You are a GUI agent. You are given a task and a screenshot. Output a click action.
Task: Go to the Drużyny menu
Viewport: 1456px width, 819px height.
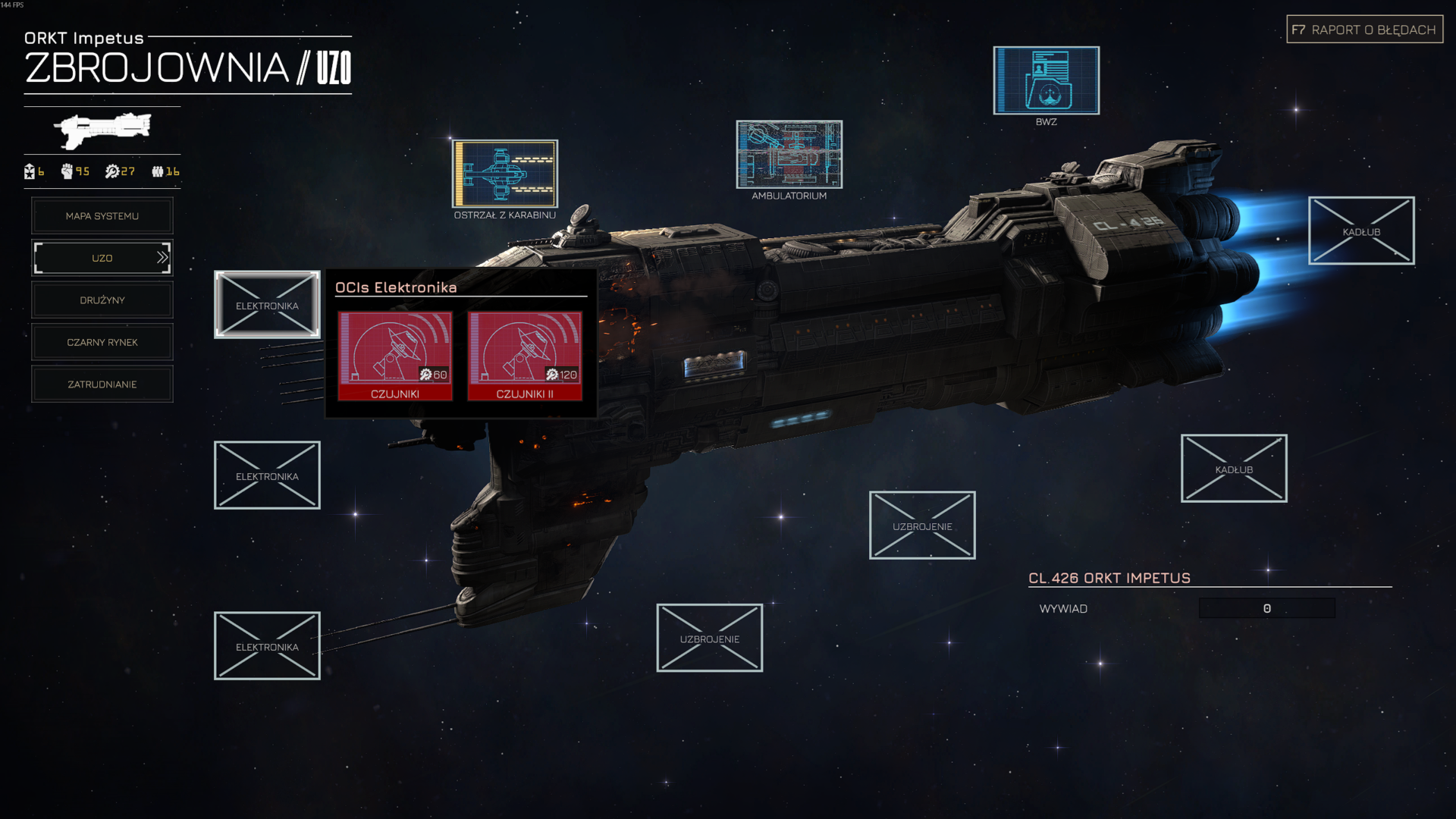pyautogui.click(x=102, y=300)
